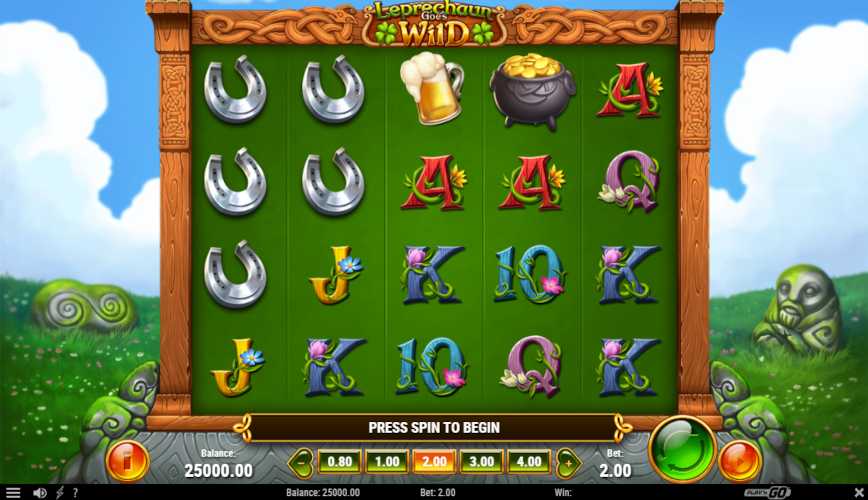The width and height of the screenshot is (868, 500).
Task: Activate the orange auto play button
Action: [x=741, y=459]
